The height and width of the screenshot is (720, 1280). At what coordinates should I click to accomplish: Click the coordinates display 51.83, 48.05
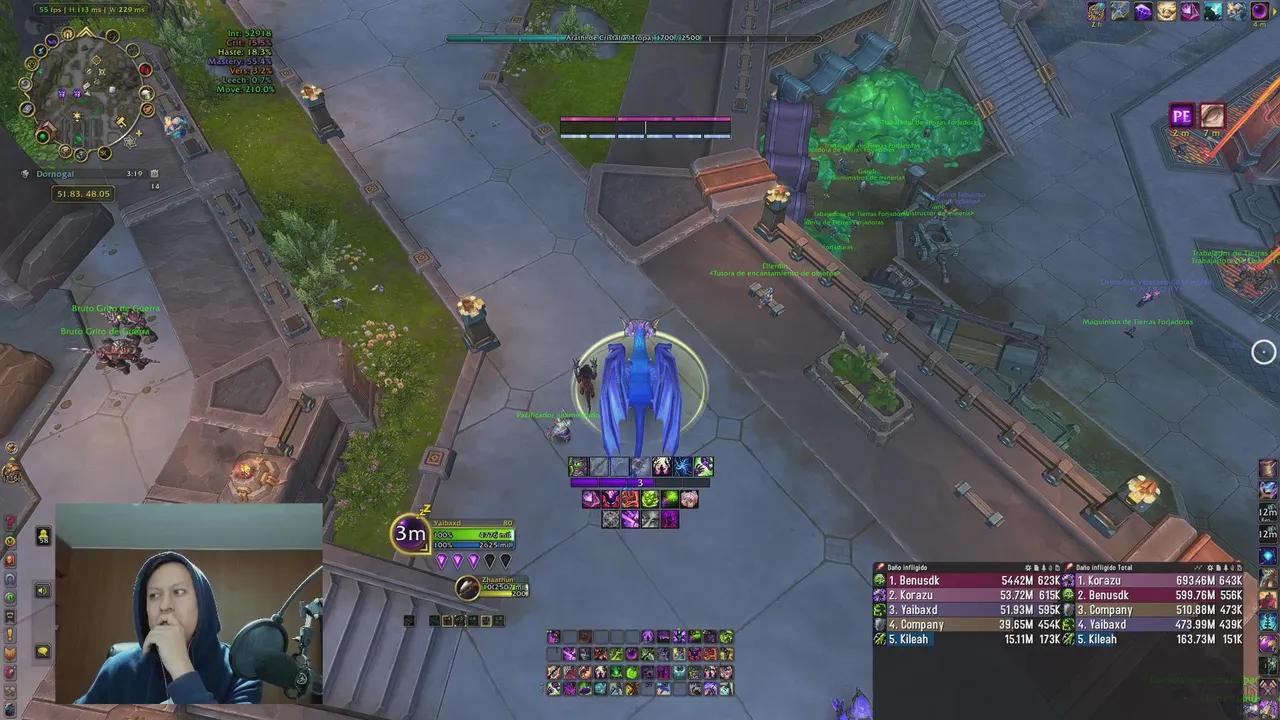click(x=83, y=193)
